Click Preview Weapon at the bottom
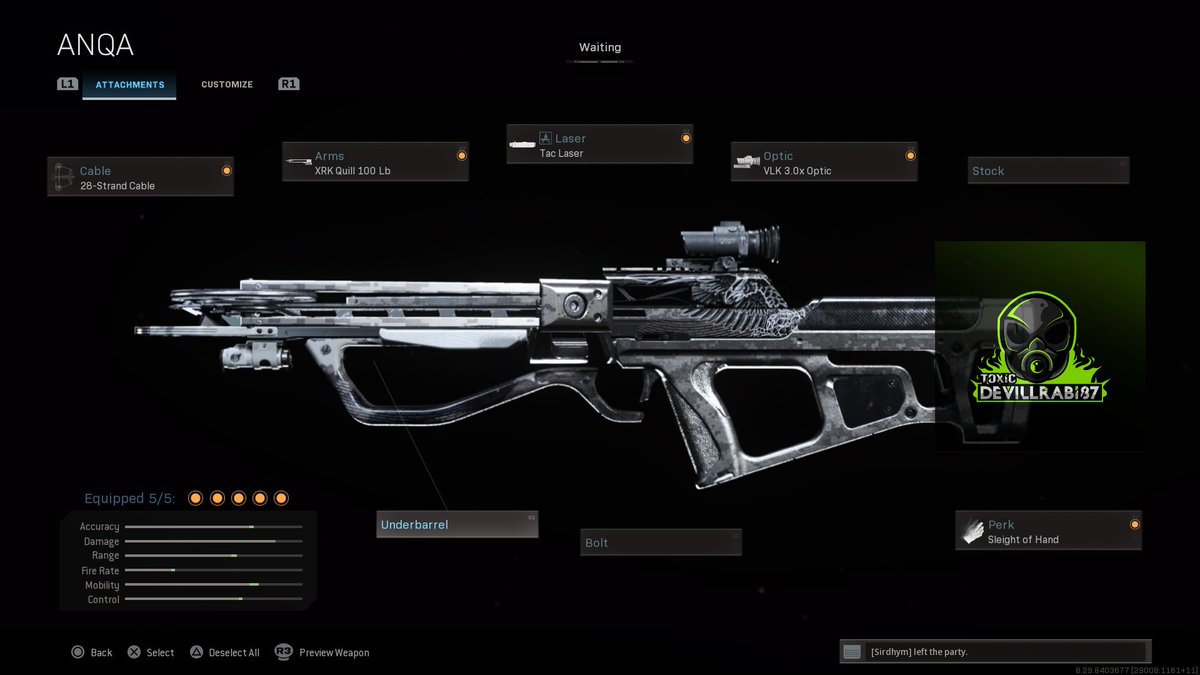The height and width of the screenshot is (675, 1200). pyautogui.click(x=322, y=652)
